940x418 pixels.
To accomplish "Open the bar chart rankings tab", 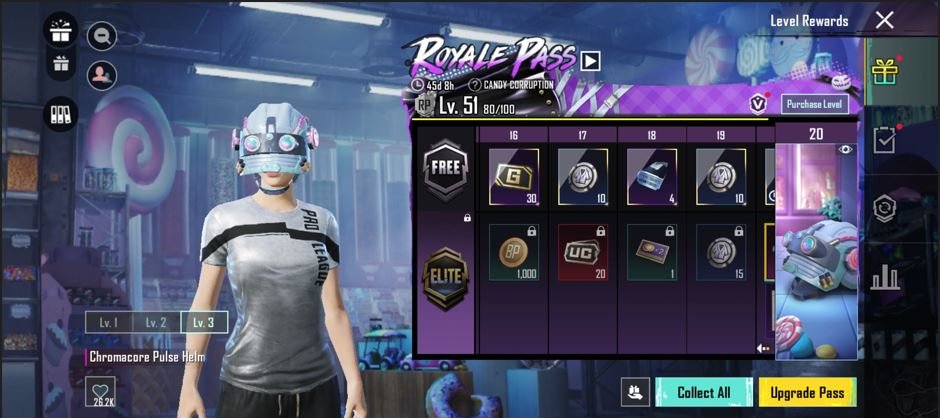I will (x=883, y=277).
